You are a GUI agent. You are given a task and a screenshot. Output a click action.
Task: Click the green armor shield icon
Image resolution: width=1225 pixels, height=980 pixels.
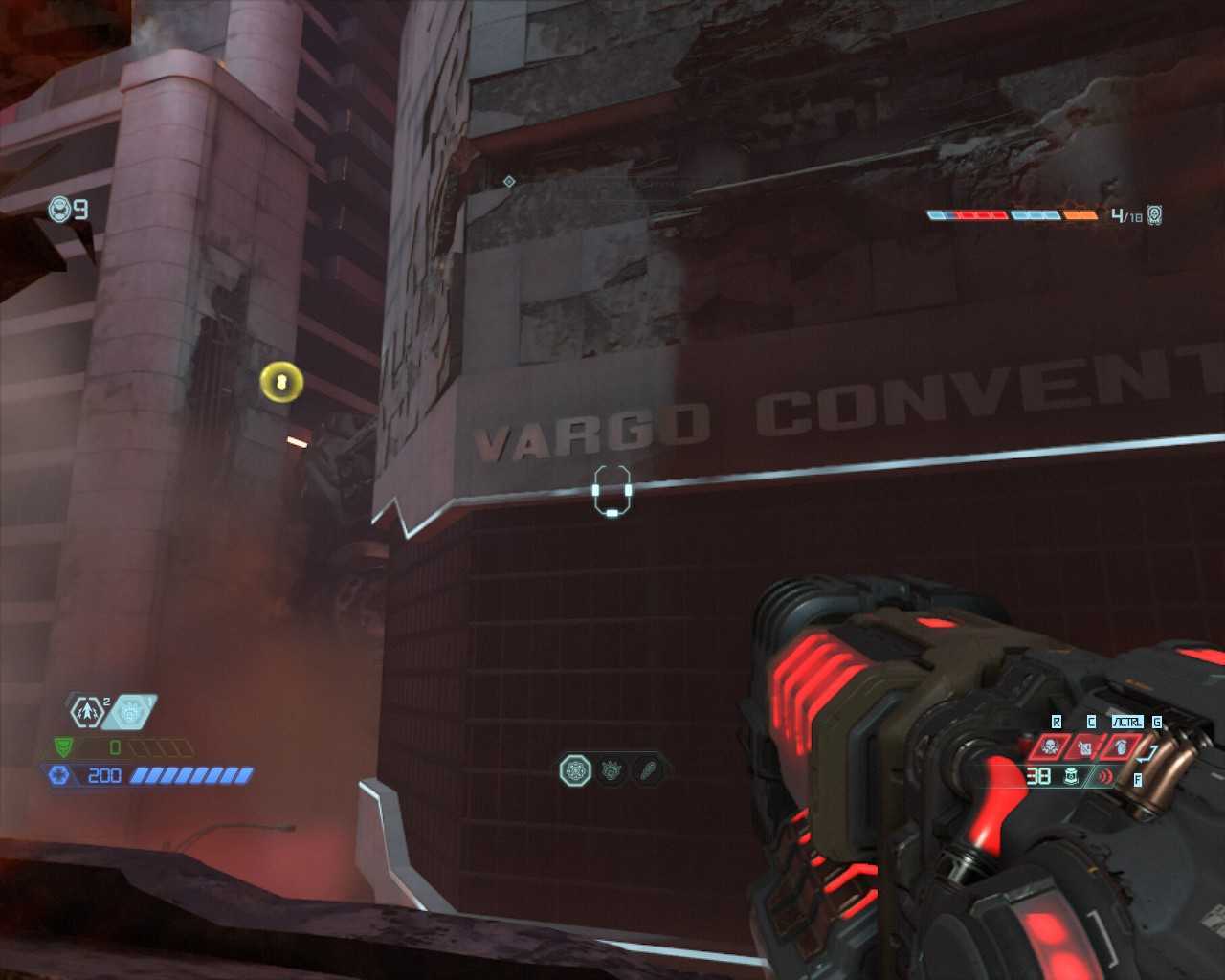(63, 746)
